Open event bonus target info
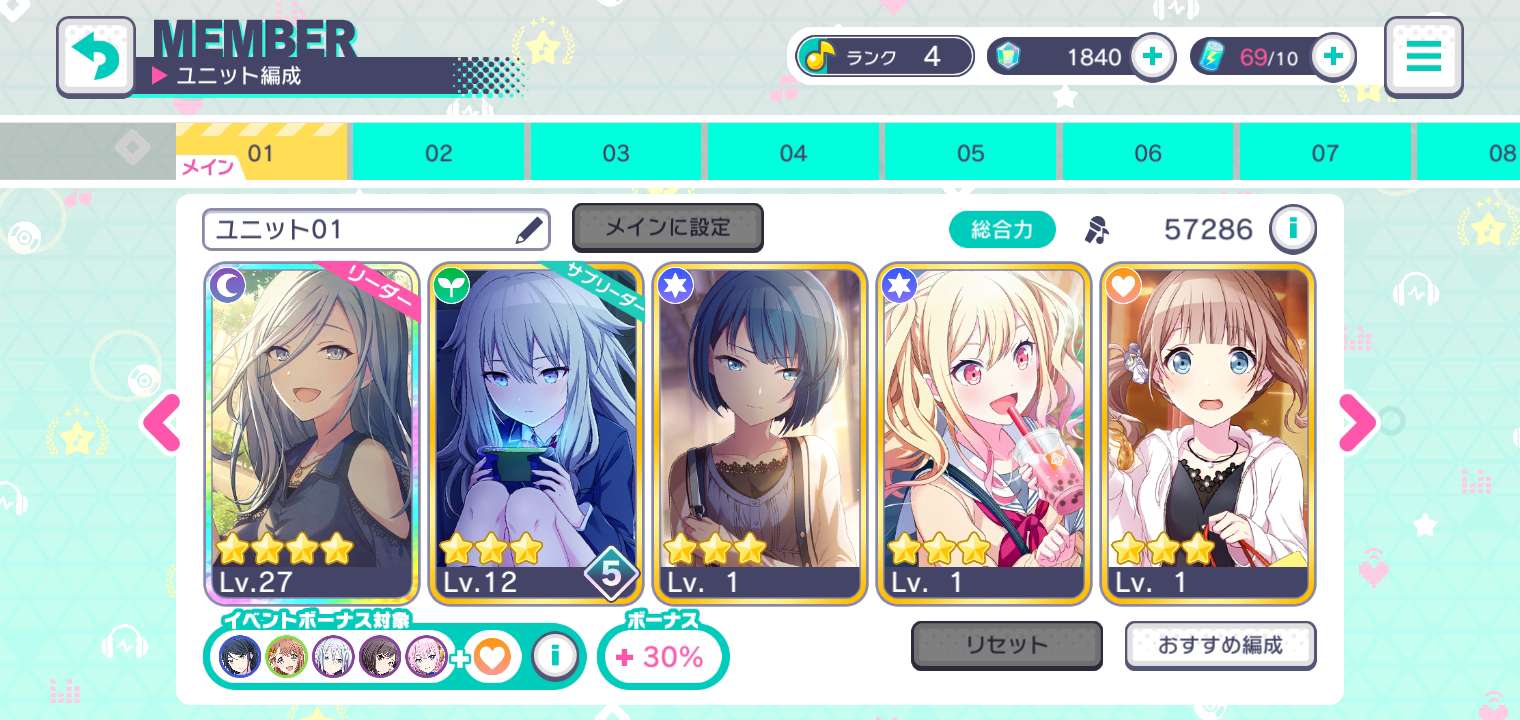 (552, 656)
